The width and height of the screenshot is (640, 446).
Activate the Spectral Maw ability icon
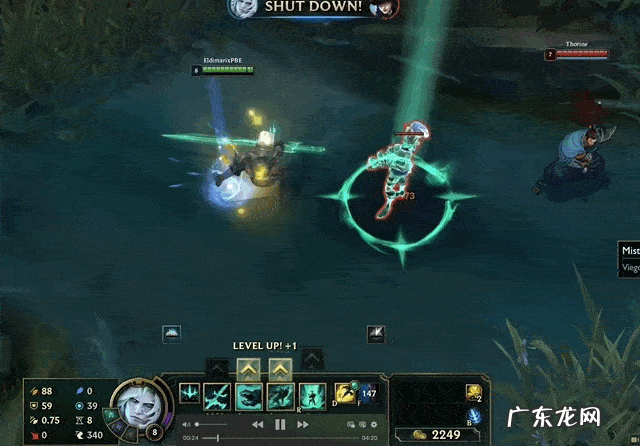(x=249, y=397)
